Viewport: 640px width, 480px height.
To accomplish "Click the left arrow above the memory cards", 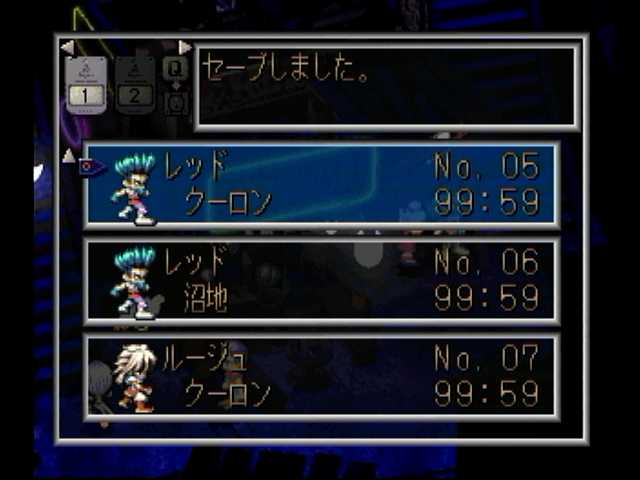I will pos(67,47).
